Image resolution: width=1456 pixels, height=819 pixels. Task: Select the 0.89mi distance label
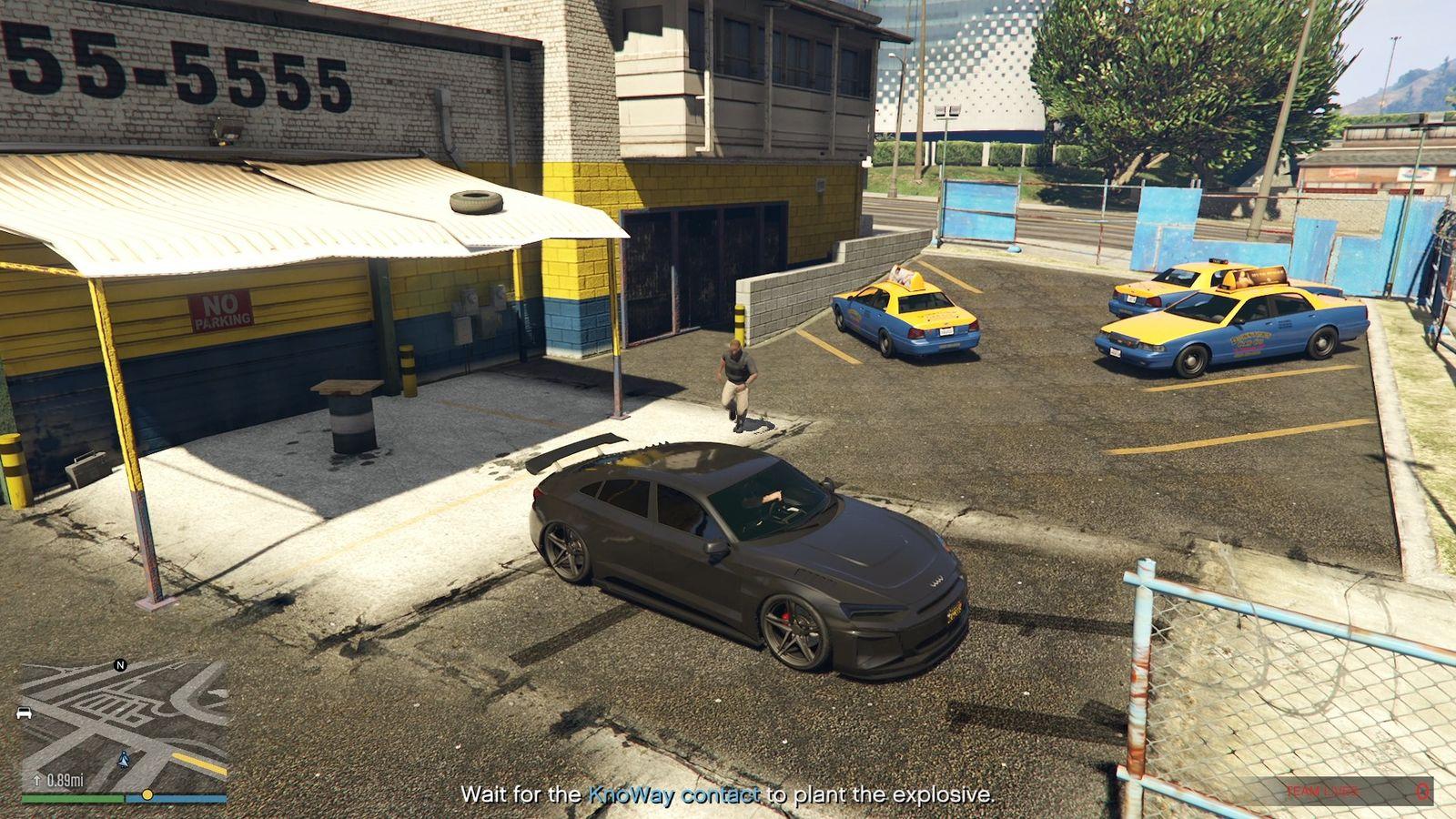tap(66, 780)
